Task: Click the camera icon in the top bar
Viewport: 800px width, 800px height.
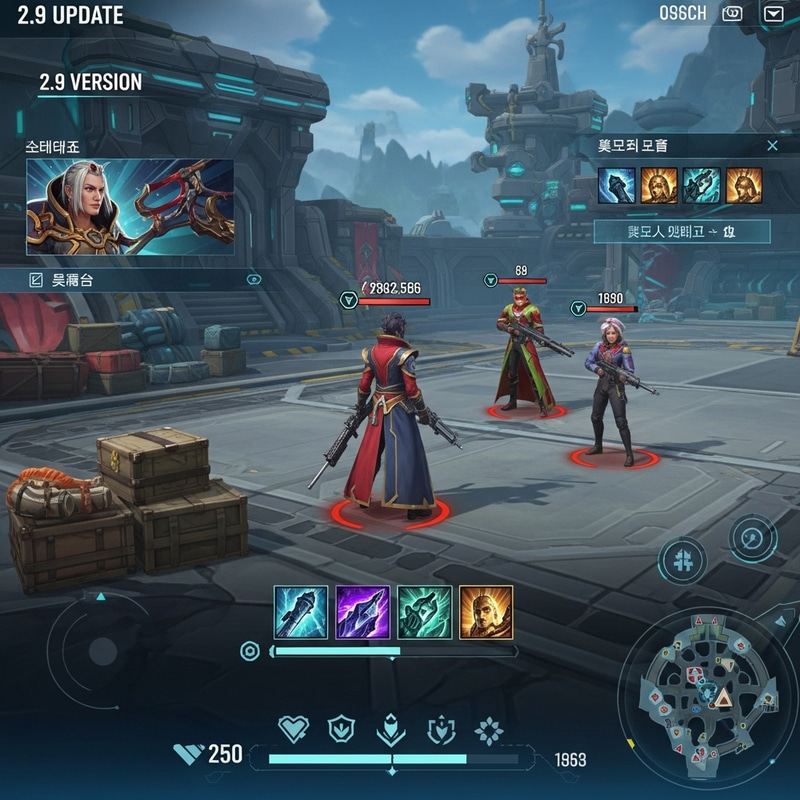Action: [x=734, y=14]
